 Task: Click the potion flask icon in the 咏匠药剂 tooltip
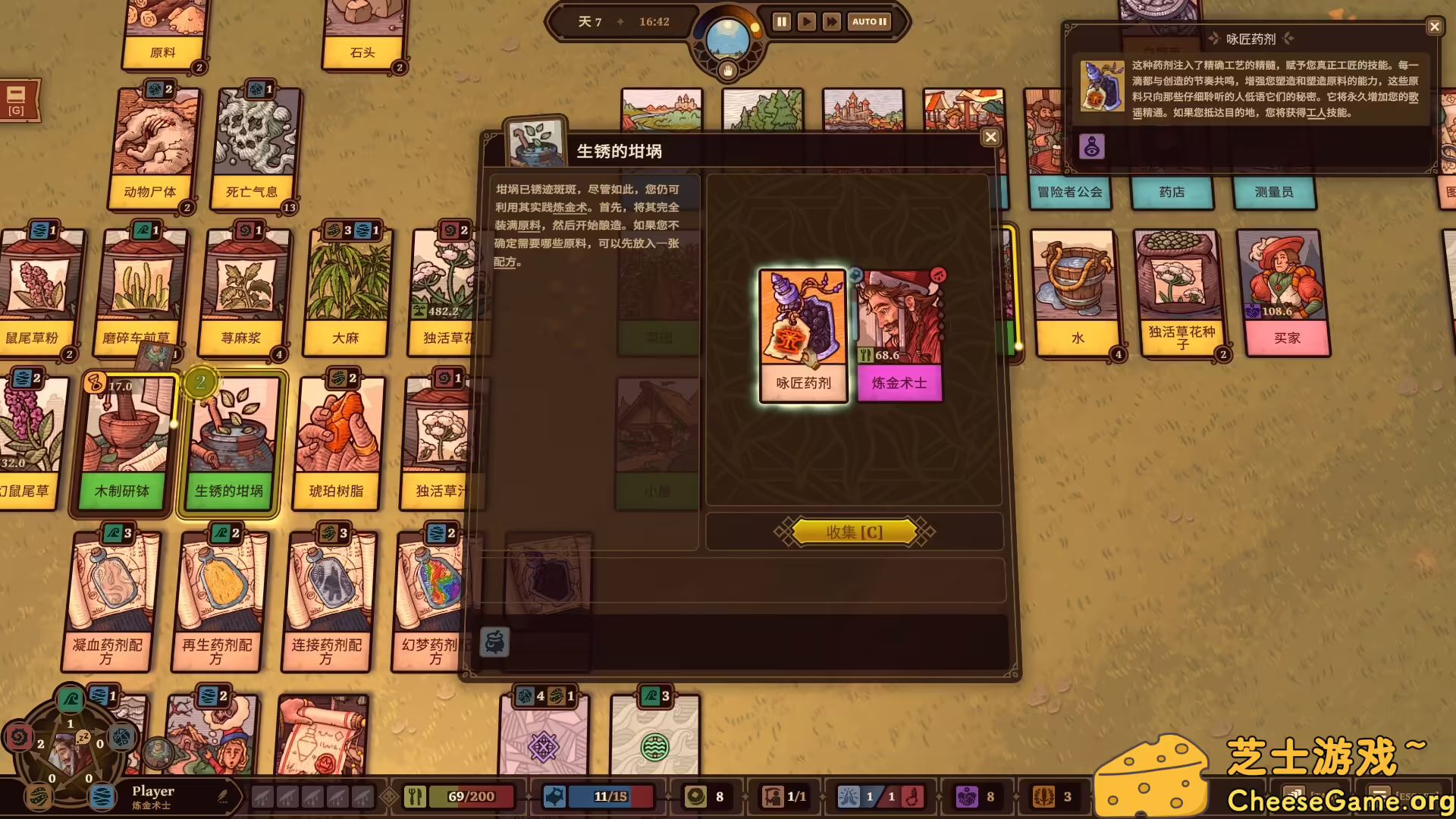[1092, 147]
